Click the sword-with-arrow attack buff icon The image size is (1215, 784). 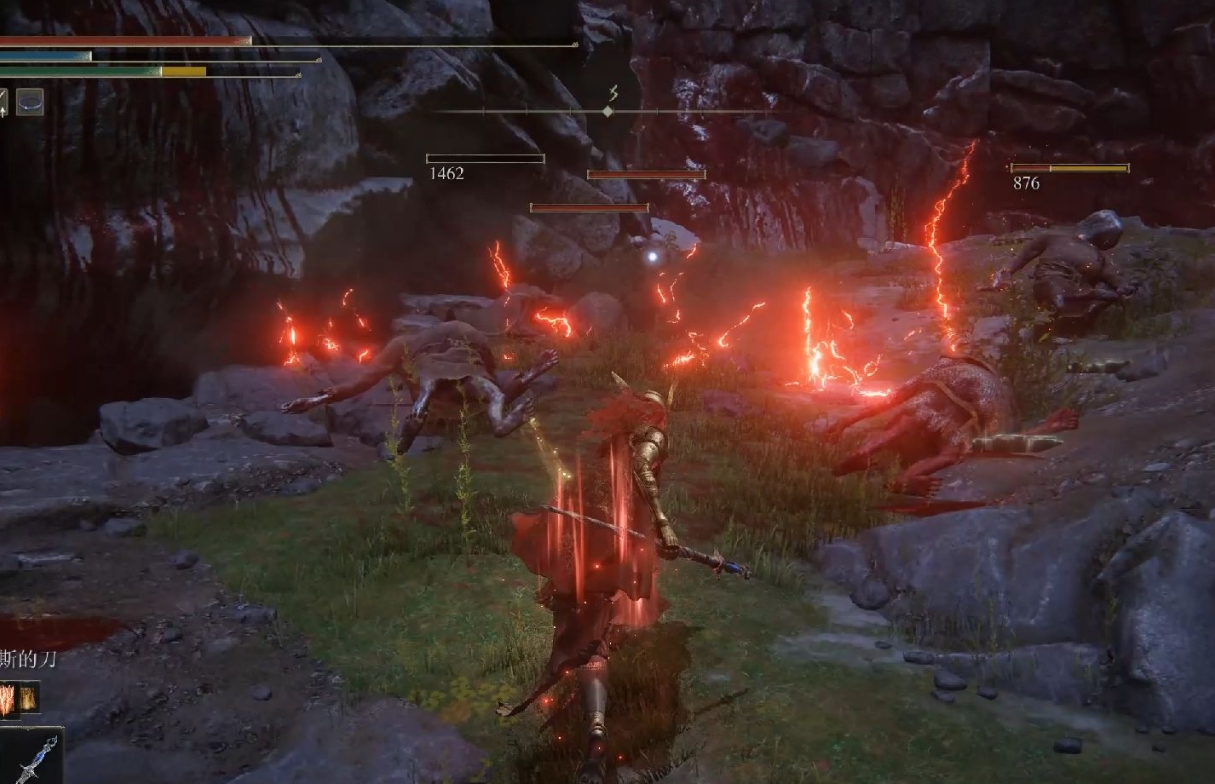pos(3,102)
